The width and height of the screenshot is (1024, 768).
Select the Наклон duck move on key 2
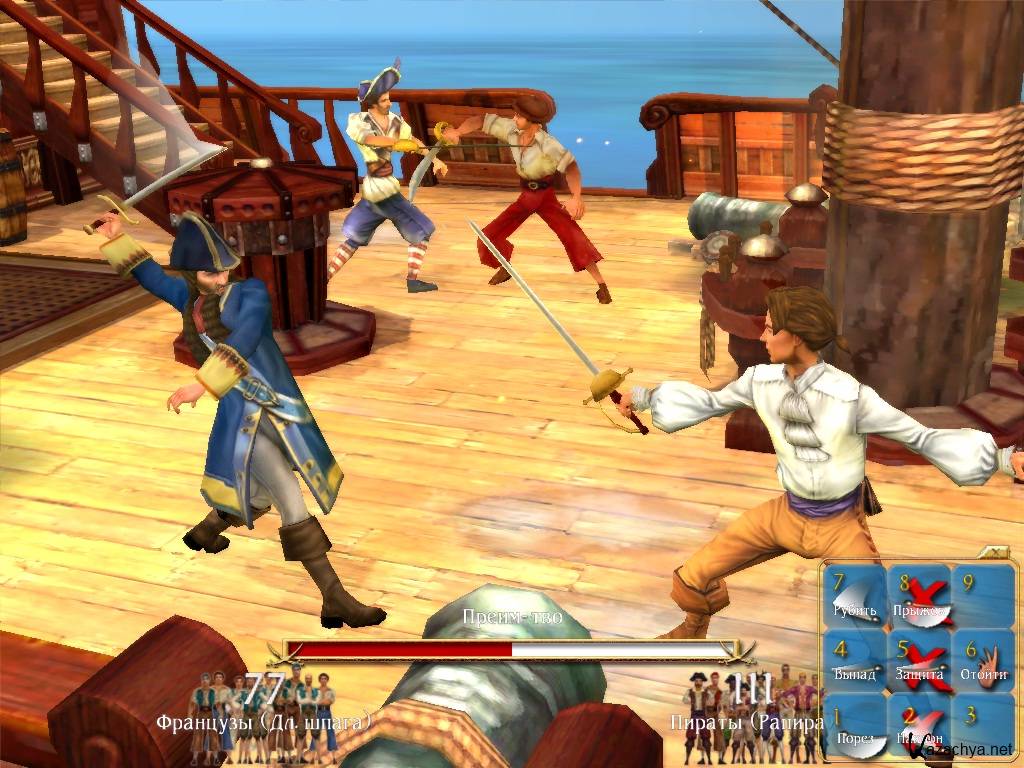917,725
